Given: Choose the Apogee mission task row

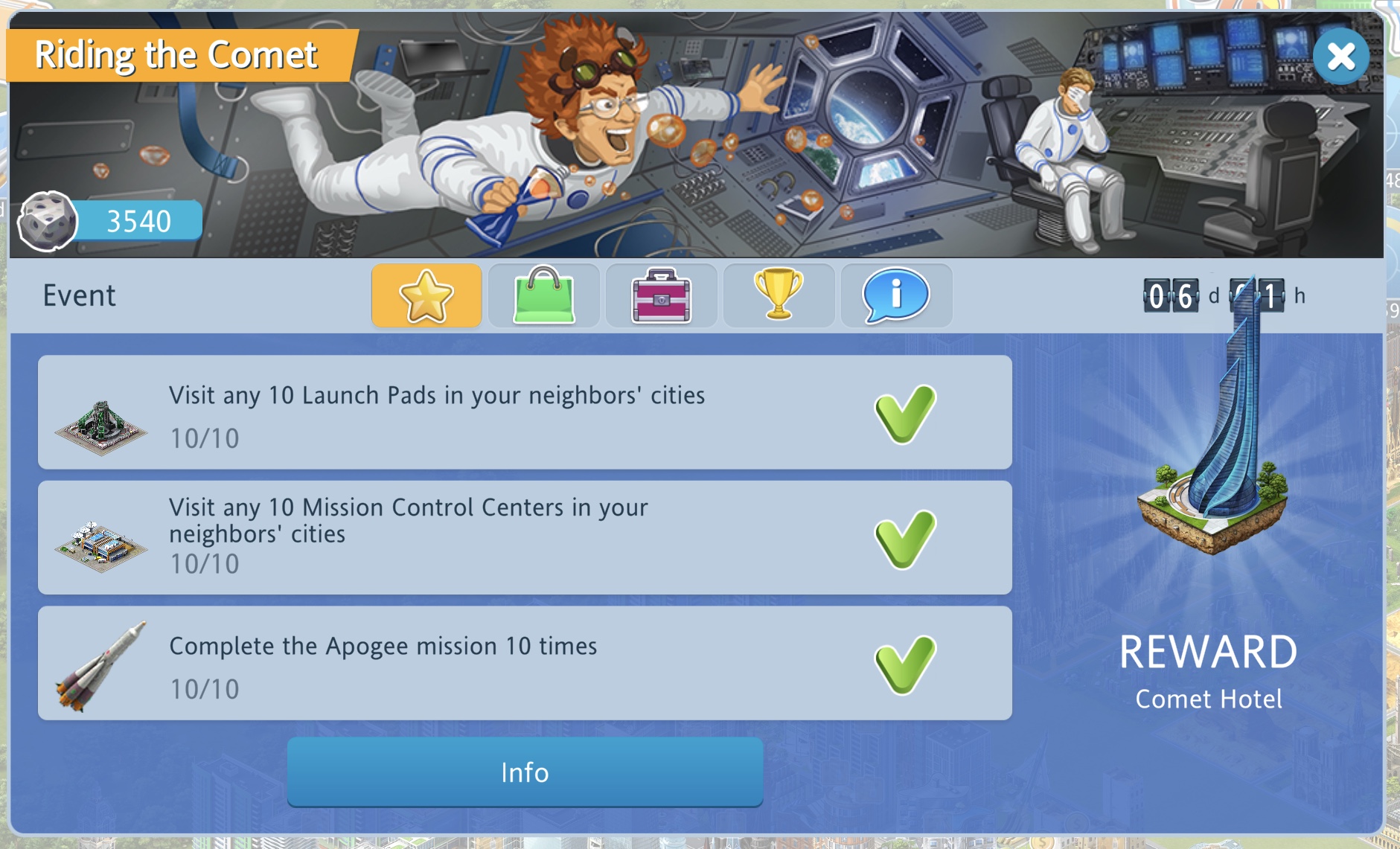Looking at the screenshot, I should [x=524, y=663].
